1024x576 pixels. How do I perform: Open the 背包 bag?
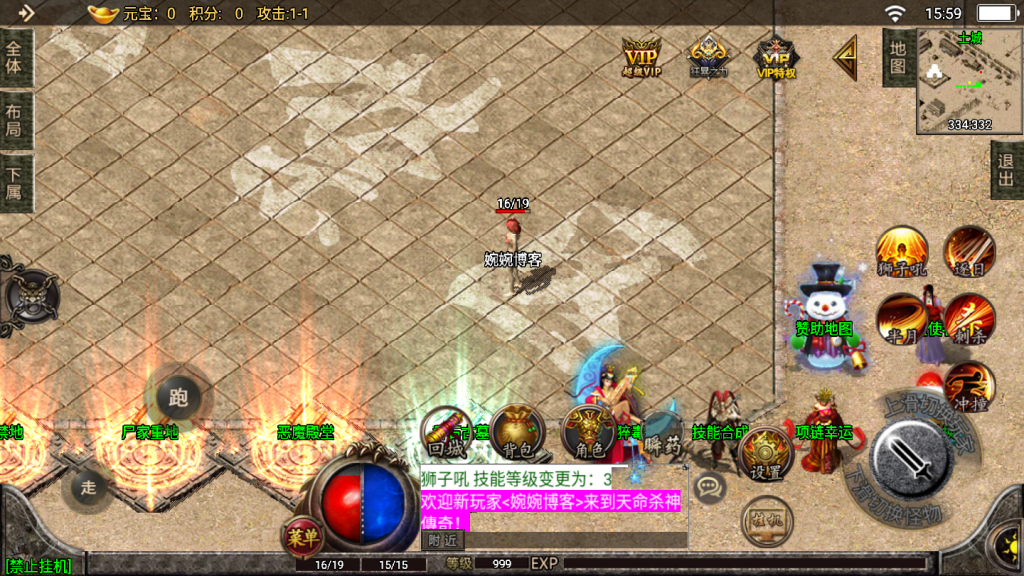coord(517,431)
